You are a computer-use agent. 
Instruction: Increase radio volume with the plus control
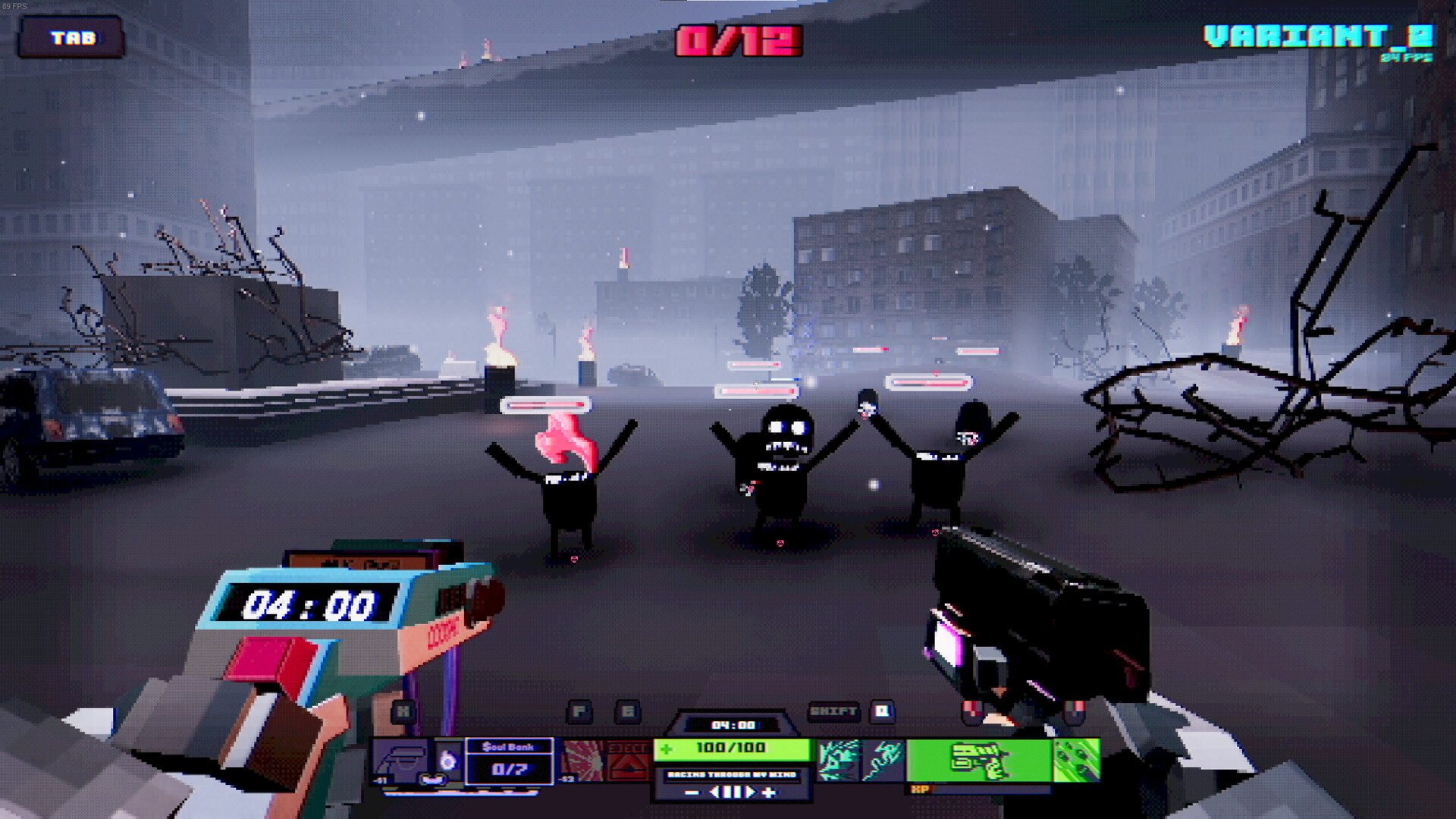(770, 793)
